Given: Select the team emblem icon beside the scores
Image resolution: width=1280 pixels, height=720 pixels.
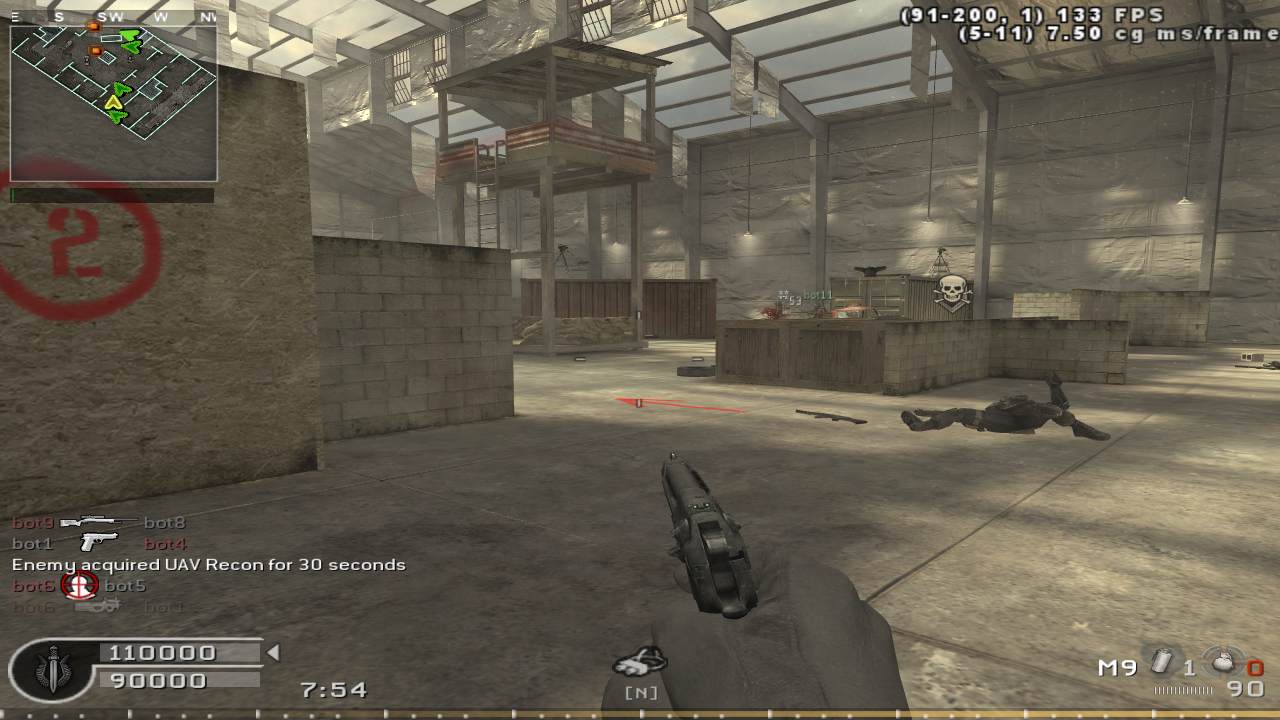Looking at the screenshot, I should coord(52,667).
